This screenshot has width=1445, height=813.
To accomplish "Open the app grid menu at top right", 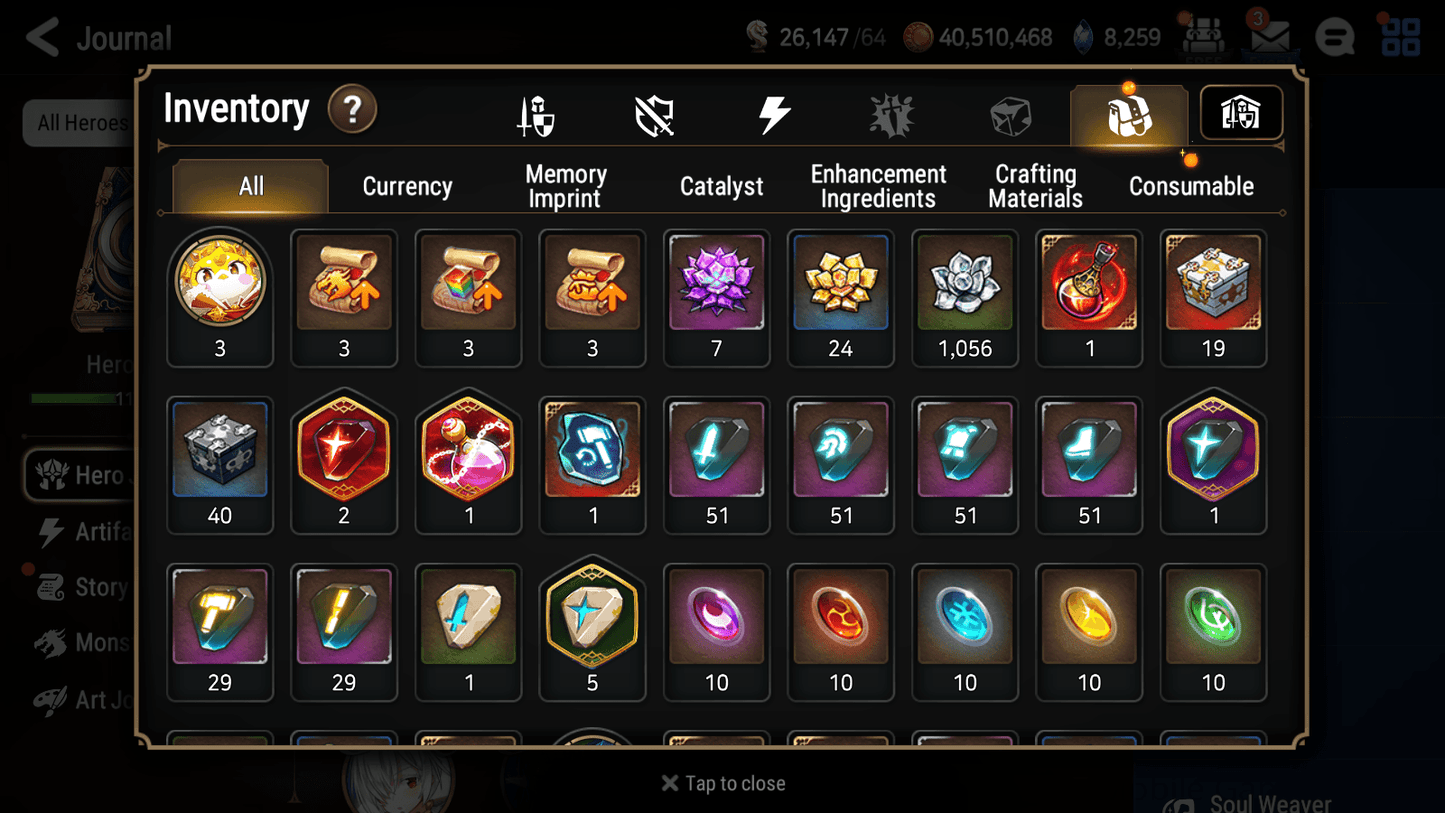I will [1399, 36].
